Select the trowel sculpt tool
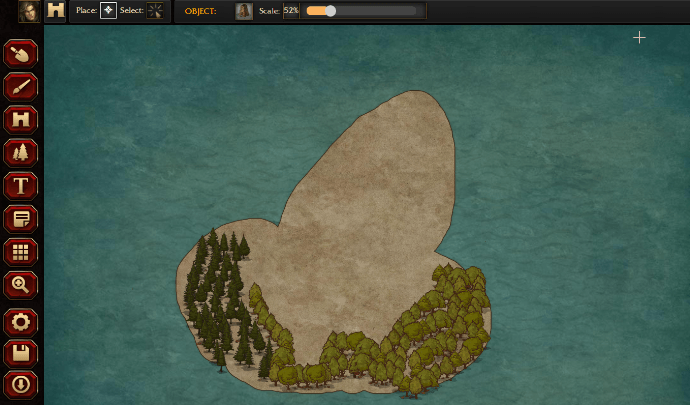 [x=20, y=54]
